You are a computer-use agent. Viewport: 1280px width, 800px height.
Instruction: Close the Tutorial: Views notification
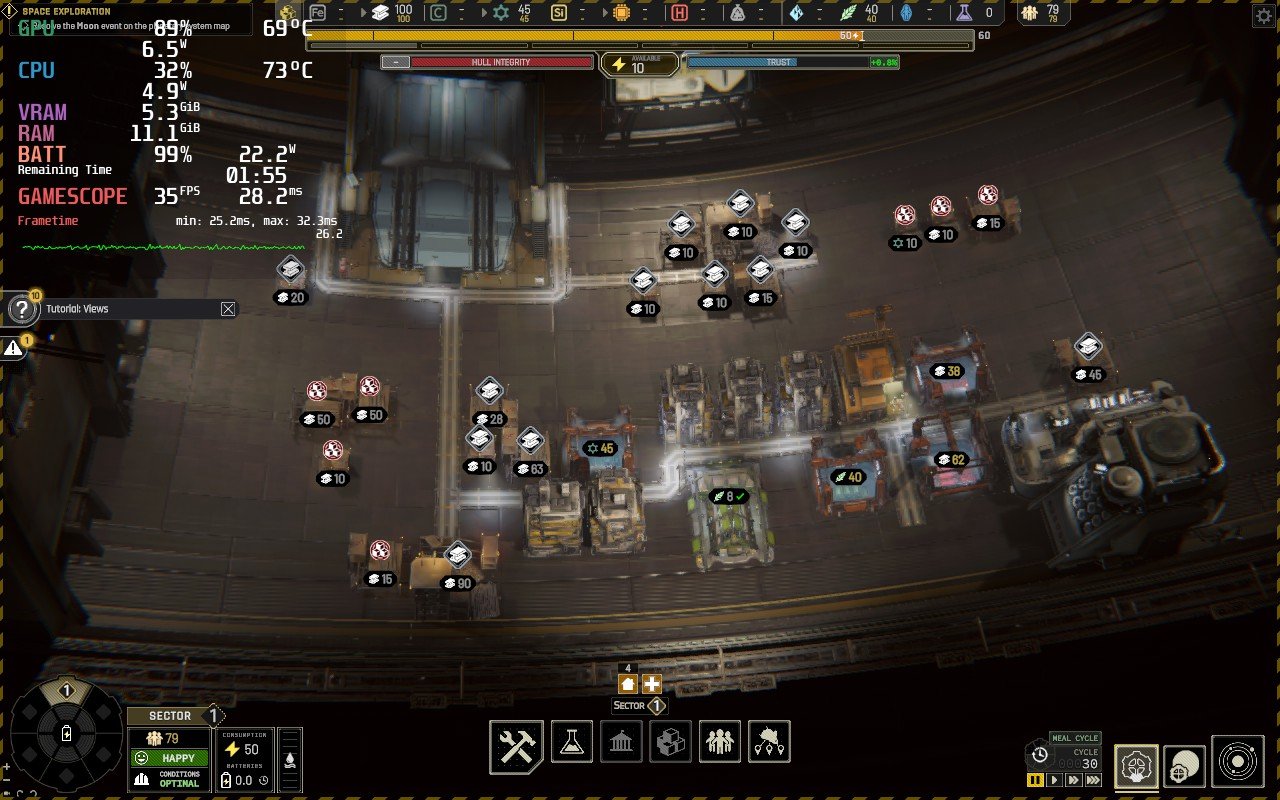228,309
